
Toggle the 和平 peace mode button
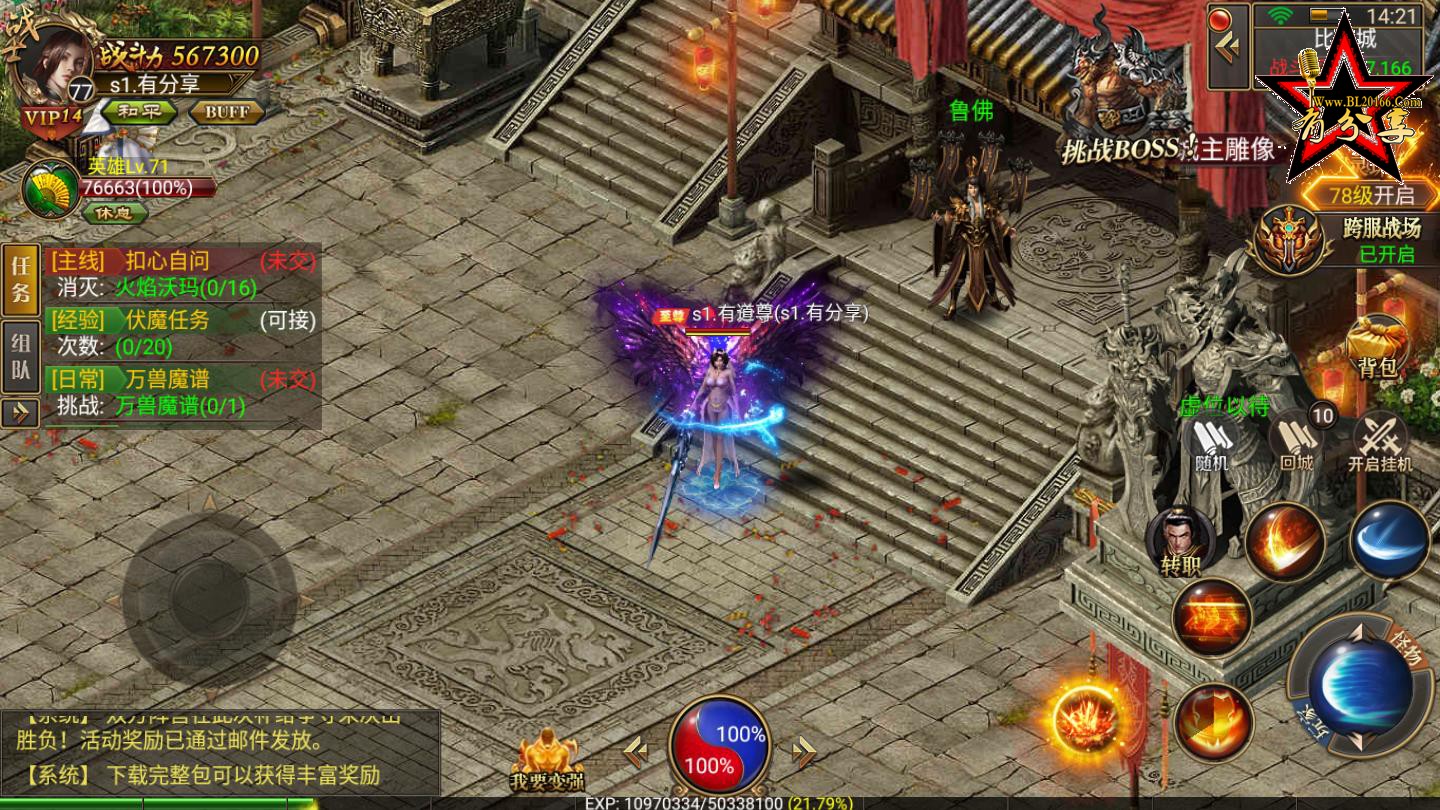(139, 111)
